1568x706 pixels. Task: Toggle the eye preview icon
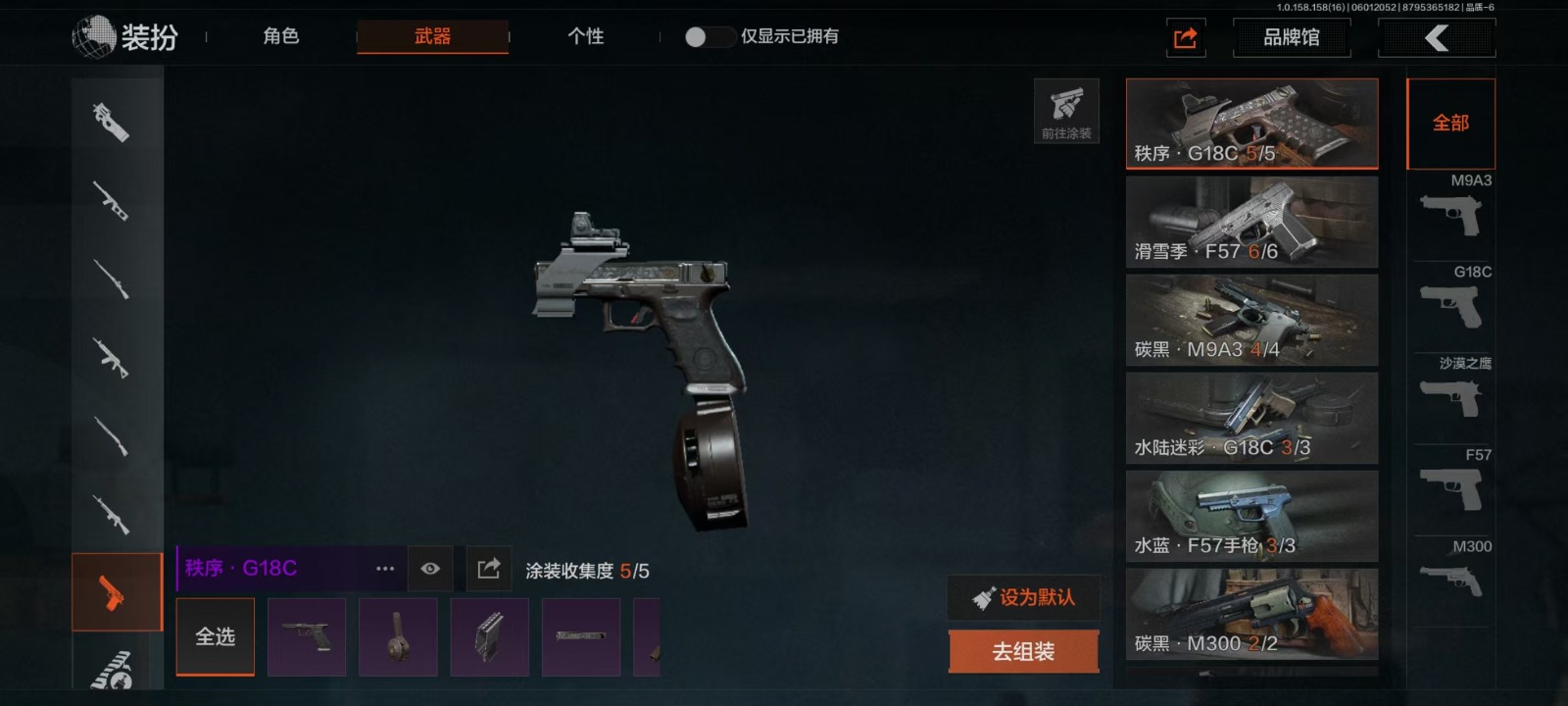(430, 569)
